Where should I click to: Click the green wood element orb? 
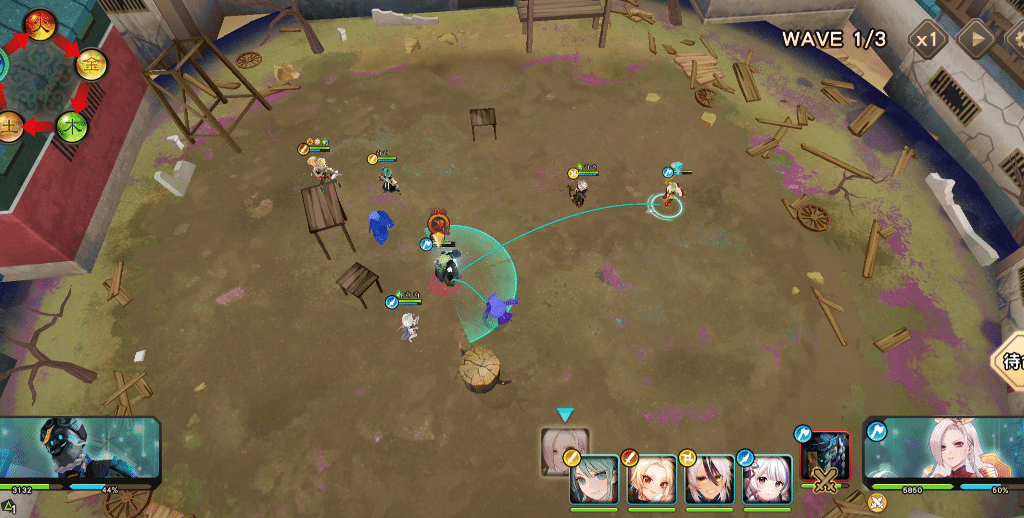coord(72,126)
